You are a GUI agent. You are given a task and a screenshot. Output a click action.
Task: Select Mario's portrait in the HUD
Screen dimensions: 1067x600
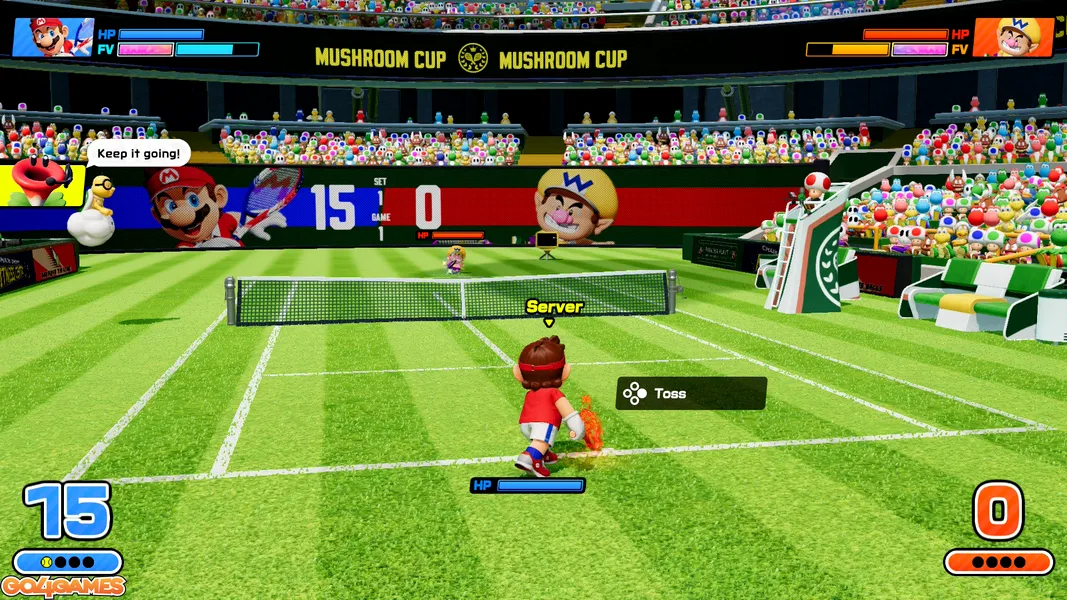tap(53, 37)
